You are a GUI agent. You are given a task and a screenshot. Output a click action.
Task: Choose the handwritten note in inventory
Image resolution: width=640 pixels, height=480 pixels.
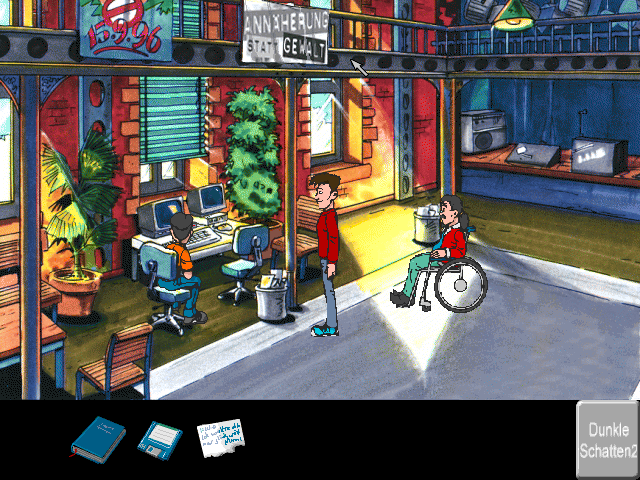tap(220, 439)
